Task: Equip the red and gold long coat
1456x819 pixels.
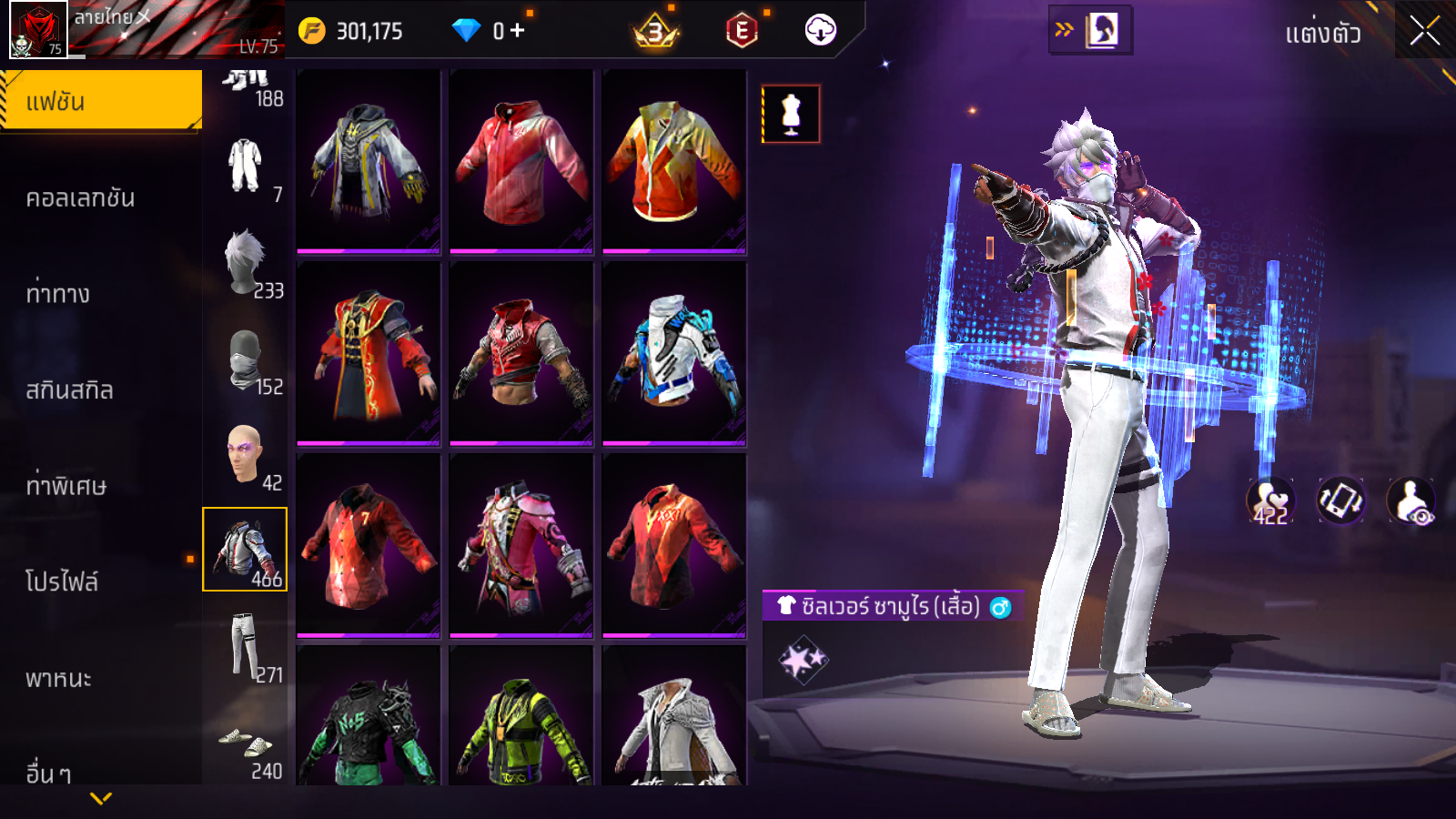Action: (x=369, y=354)
